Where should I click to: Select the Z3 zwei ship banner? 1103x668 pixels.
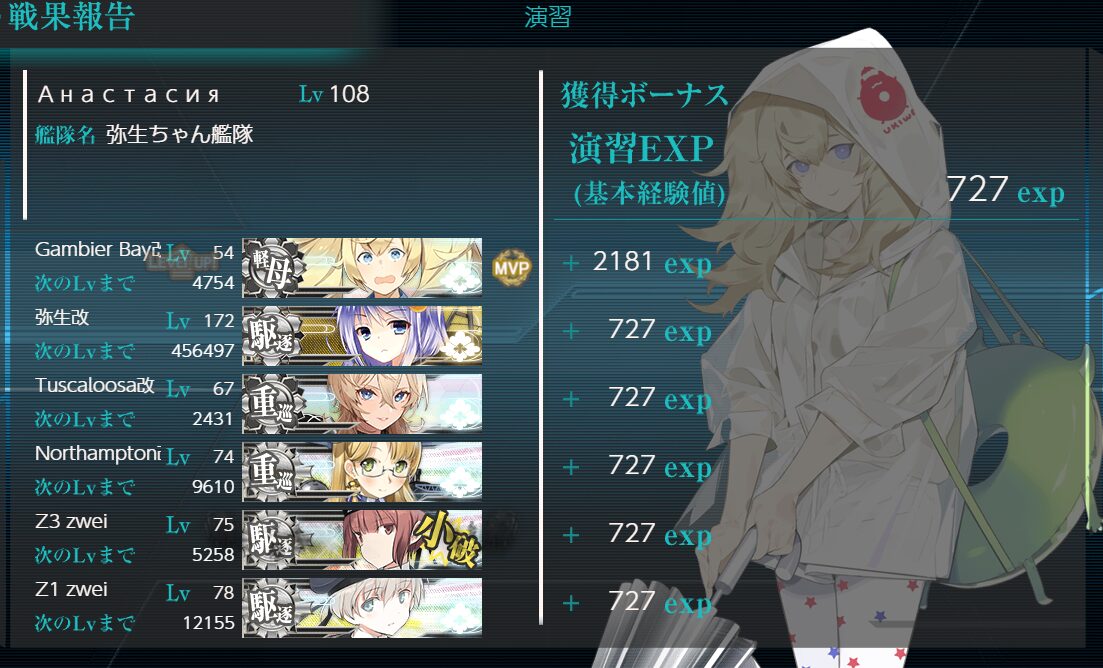tap(362, 539)
